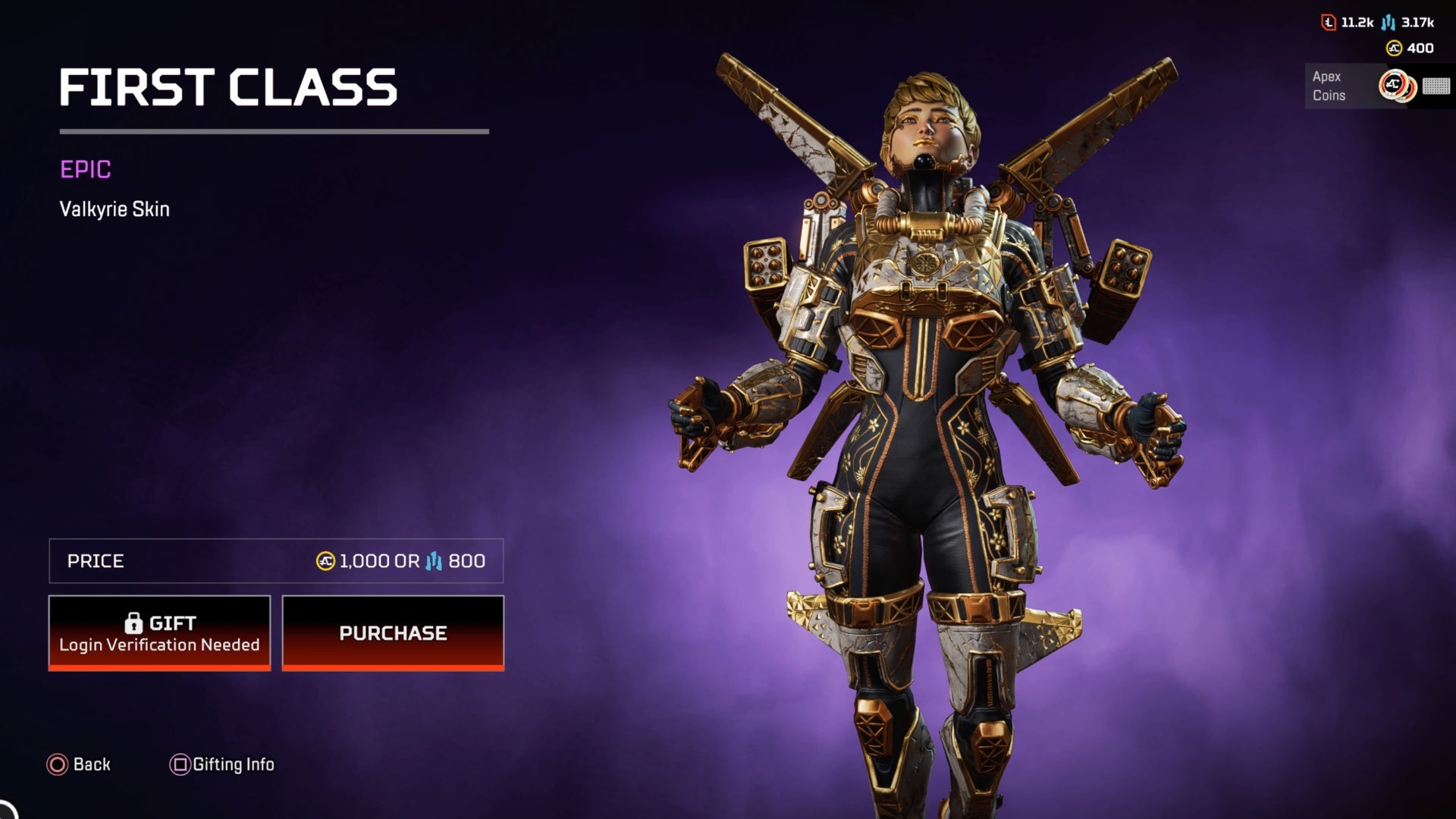Click the Valkyrie character model preview
1456x819 pixels.
[910, 417]
